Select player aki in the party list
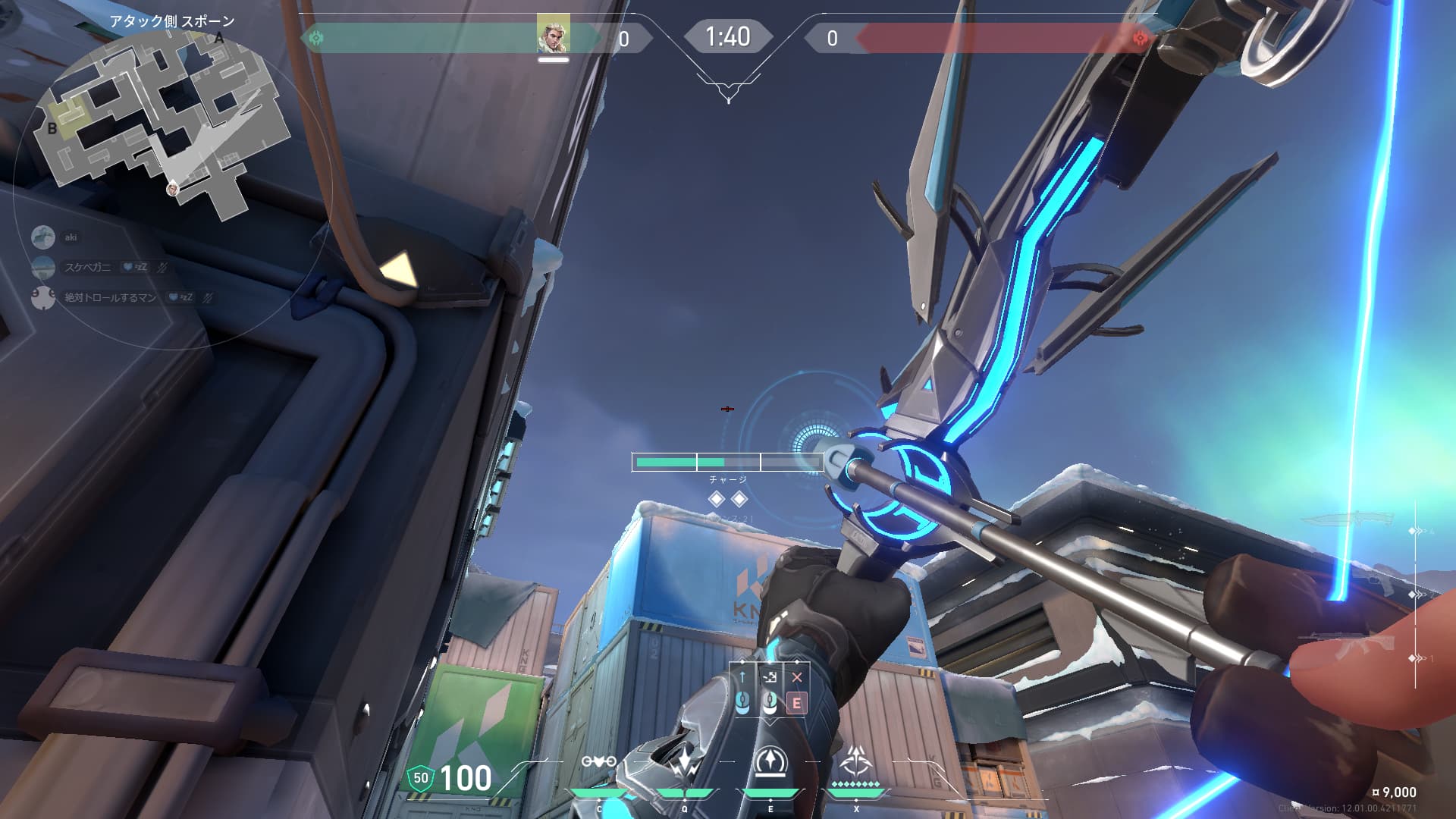1456x819 pixels. pyautogui.click(x=70, y=237)
